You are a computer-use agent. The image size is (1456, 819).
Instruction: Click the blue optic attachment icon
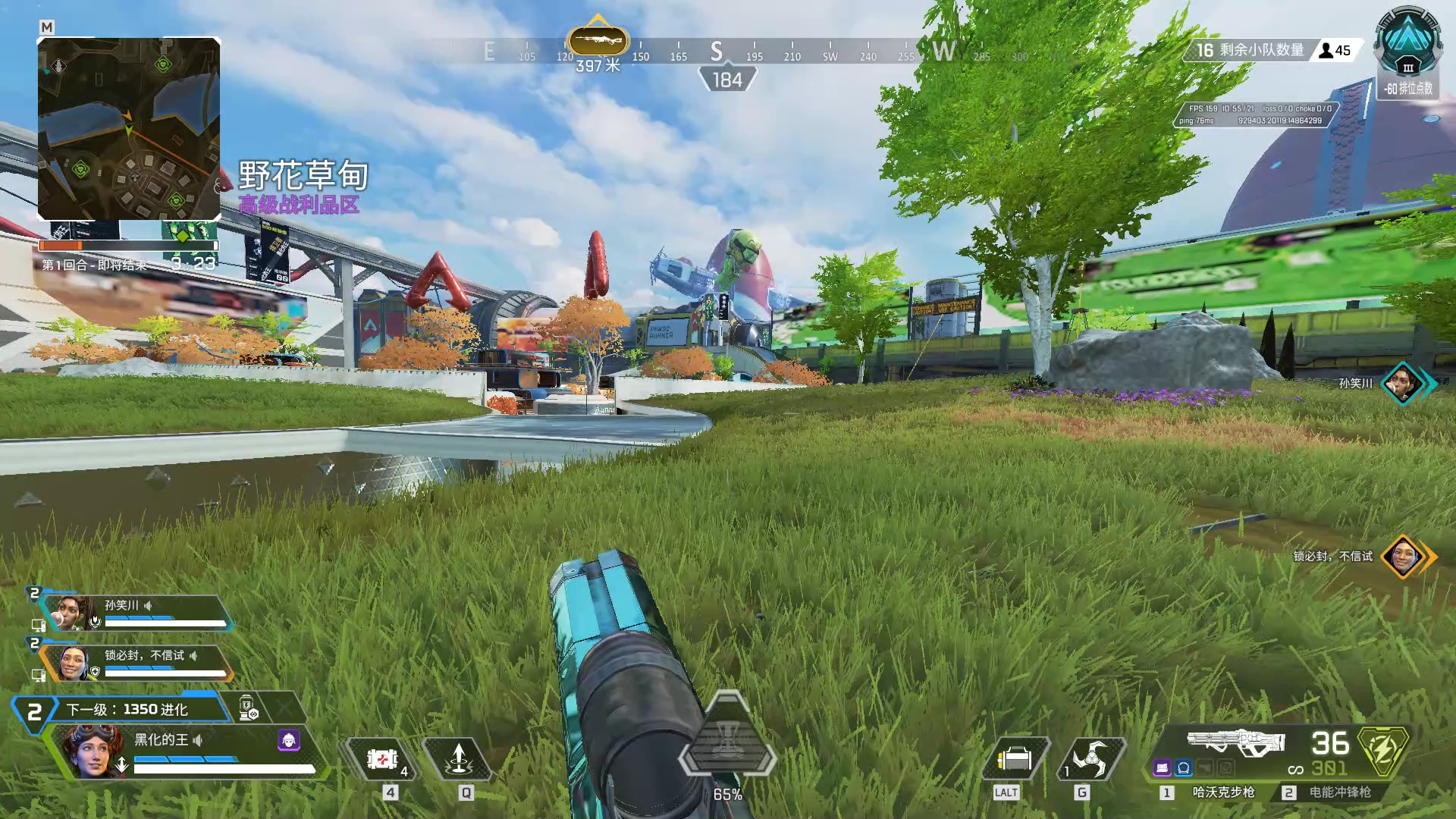[1183, 767]
